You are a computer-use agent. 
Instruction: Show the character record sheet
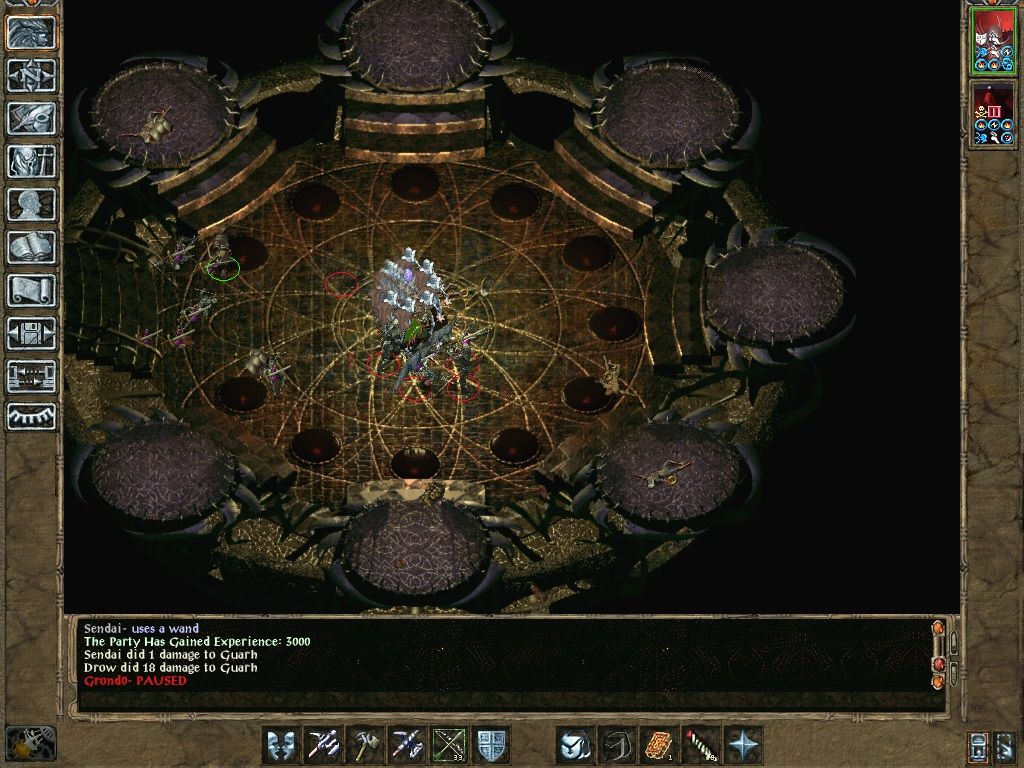(x=31, y=204)
